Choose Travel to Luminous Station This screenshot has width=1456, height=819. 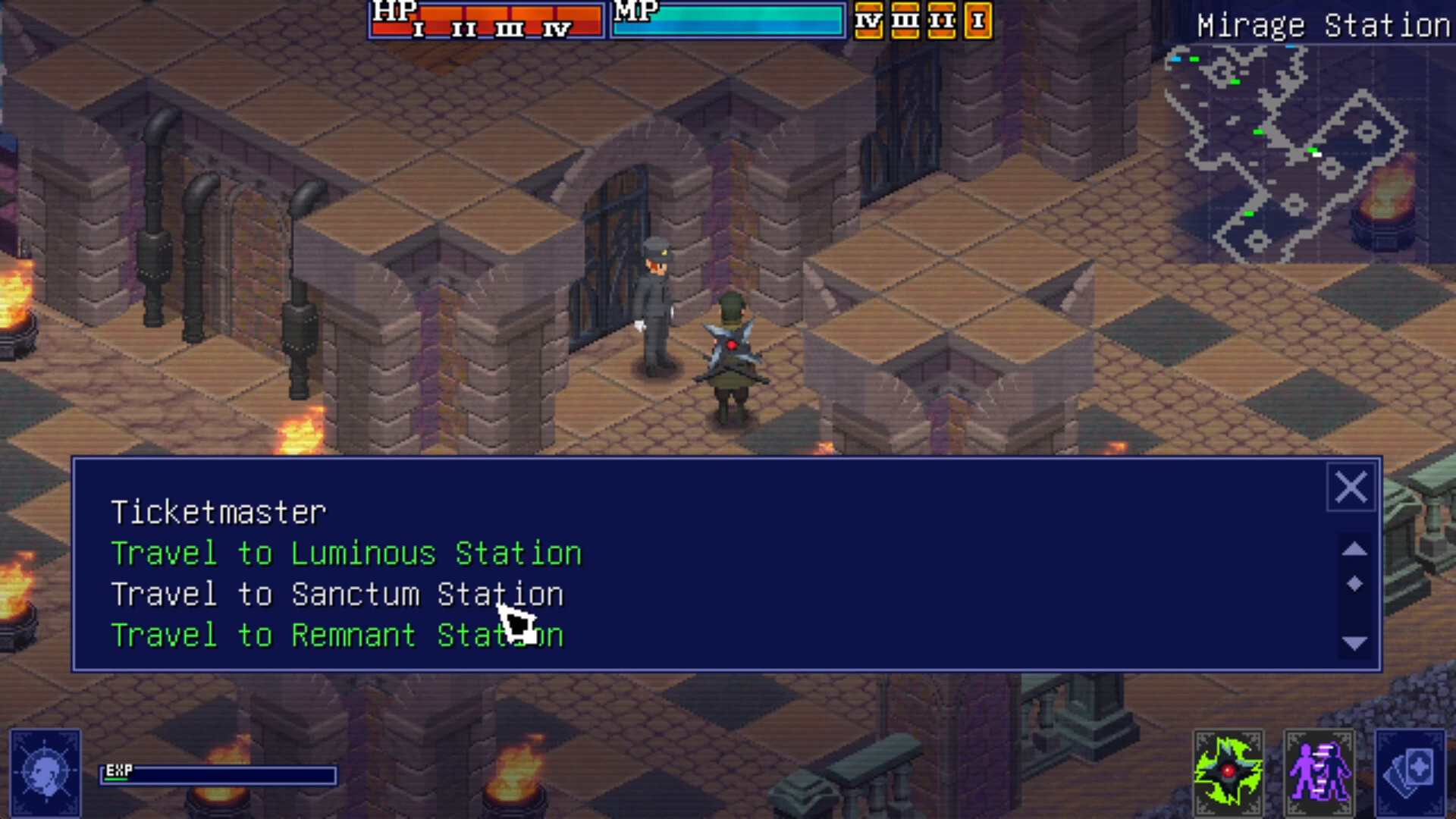[346, 554]
